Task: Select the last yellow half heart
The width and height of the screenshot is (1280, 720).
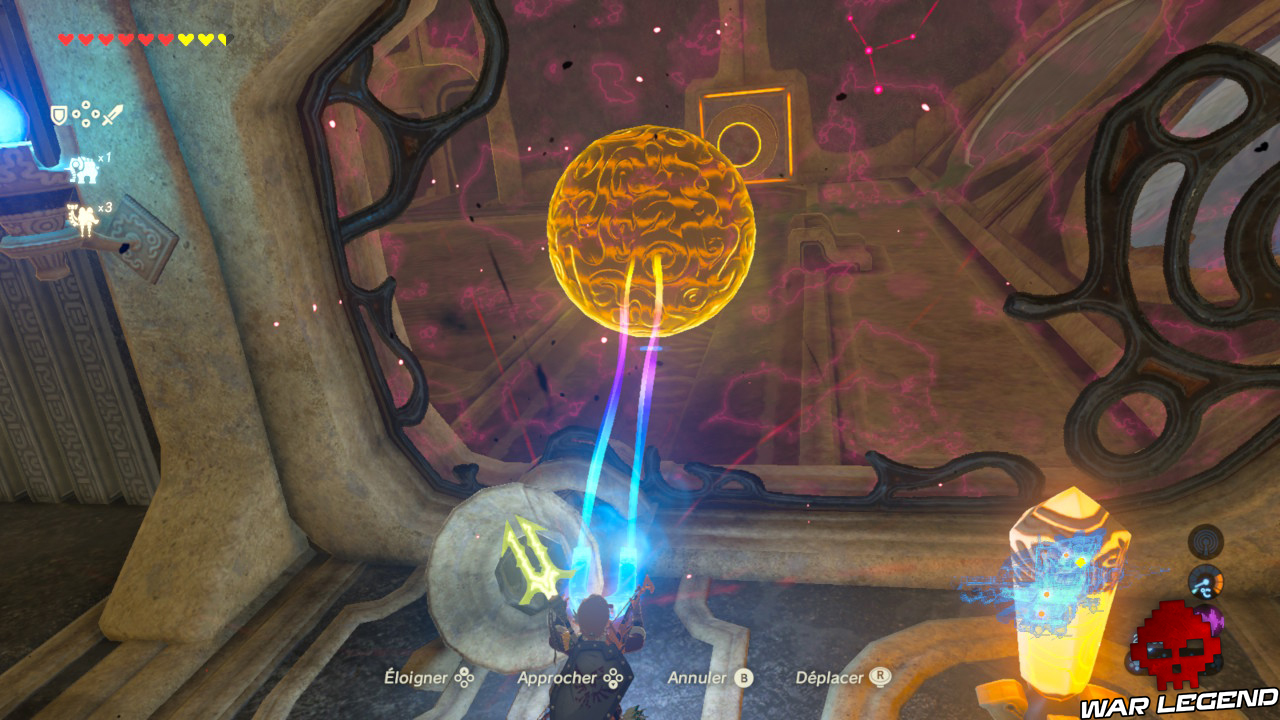Action: (x=220, y=37)
